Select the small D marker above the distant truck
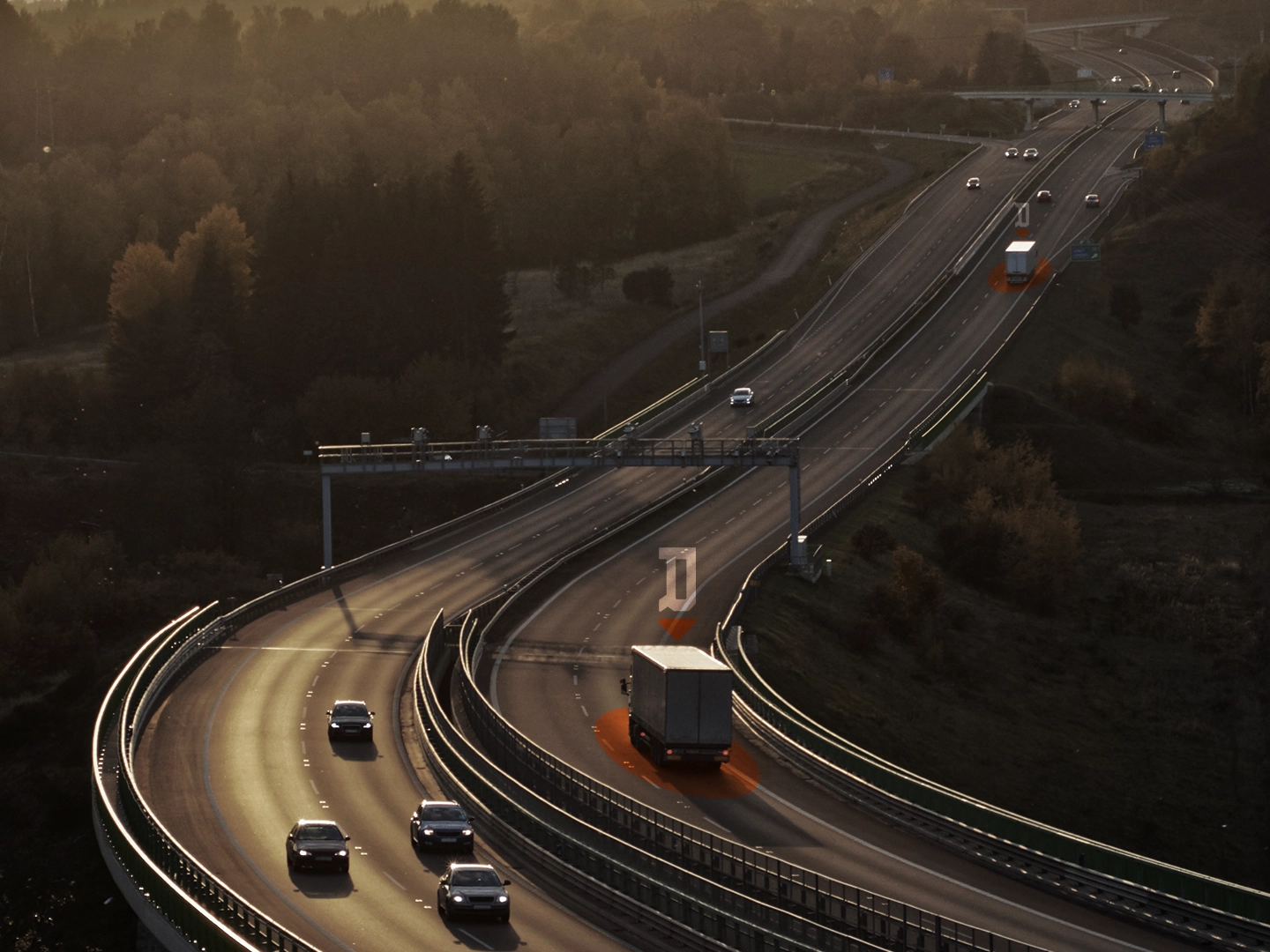 click(1021, 214)
